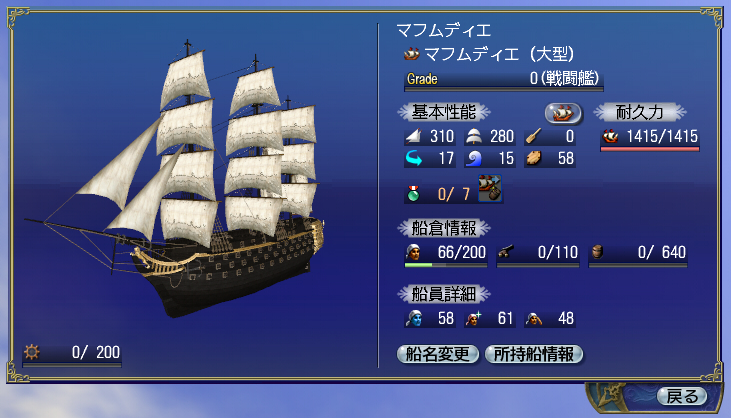This screenshot has width=731, height=418.
Task: Go back with the 戻る button
Action: click(682, 396)
